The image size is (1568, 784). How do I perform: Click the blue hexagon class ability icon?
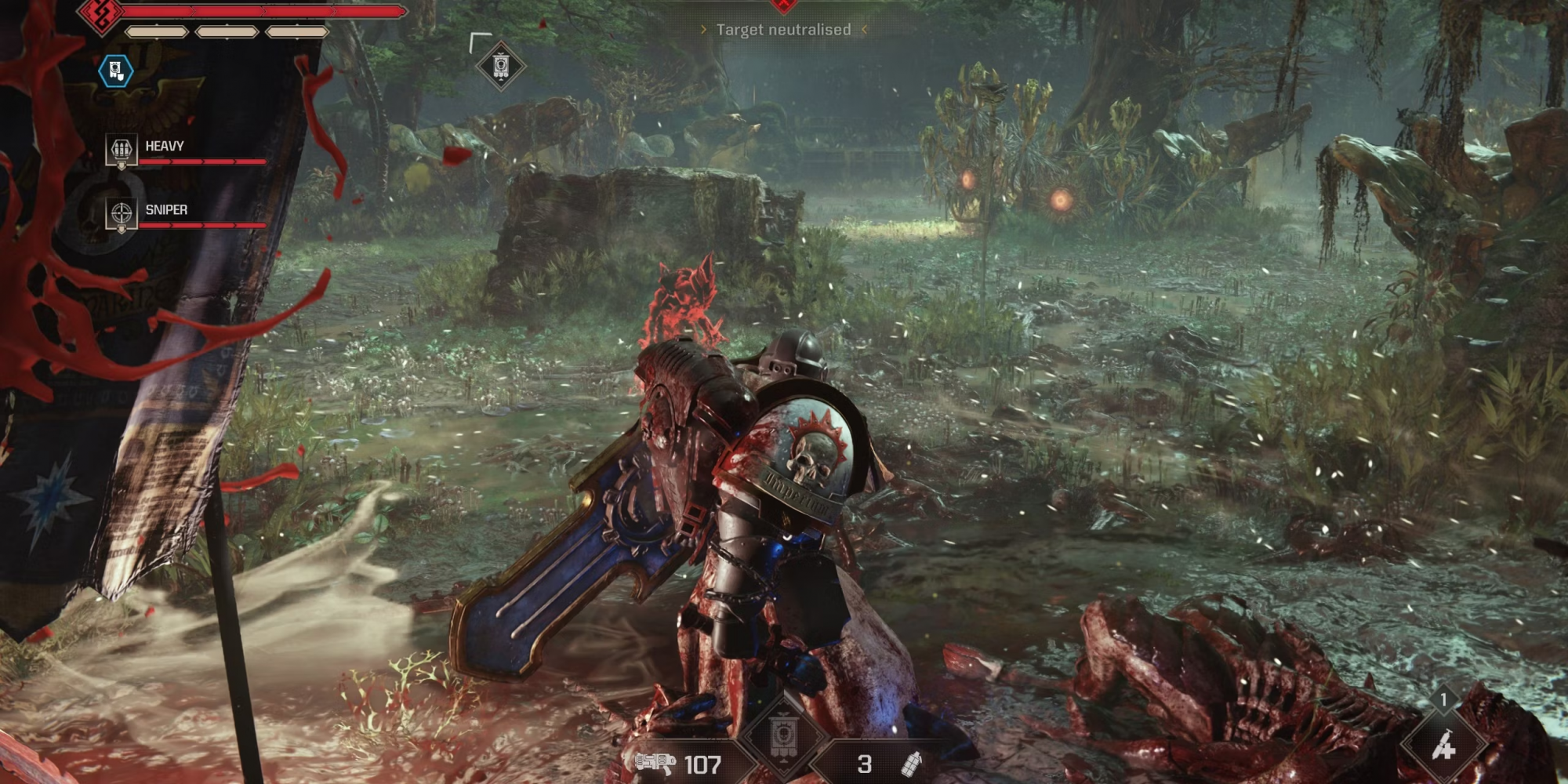pos(116,71)
